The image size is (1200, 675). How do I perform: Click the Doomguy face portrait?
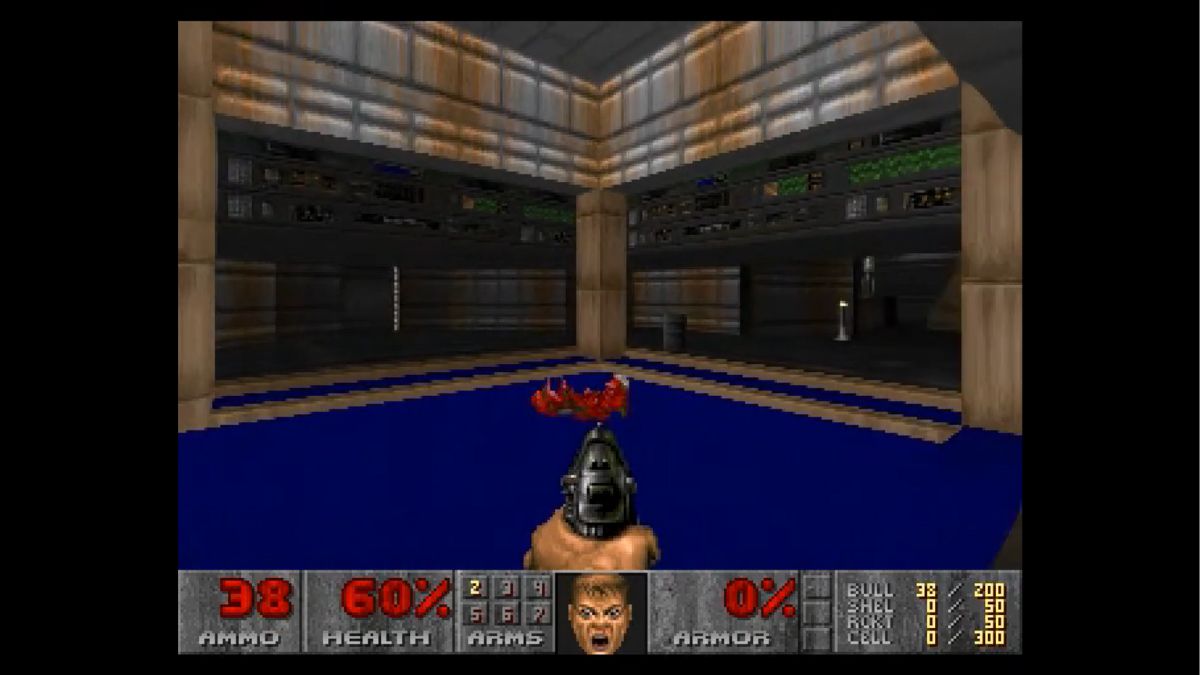click(601, 612)
